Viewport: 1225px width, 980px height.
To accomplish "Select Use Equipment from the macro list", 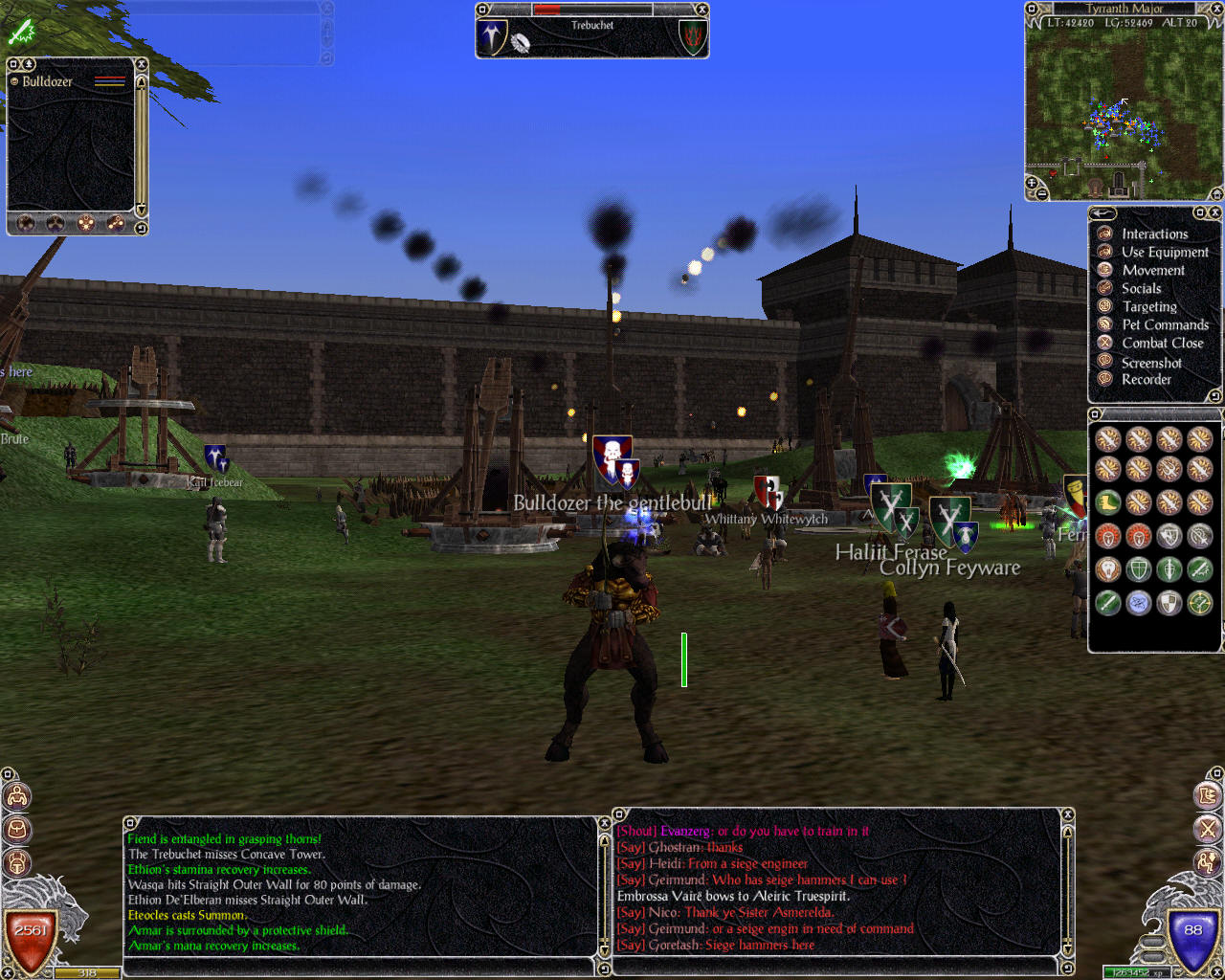I will pos(1164,252).
